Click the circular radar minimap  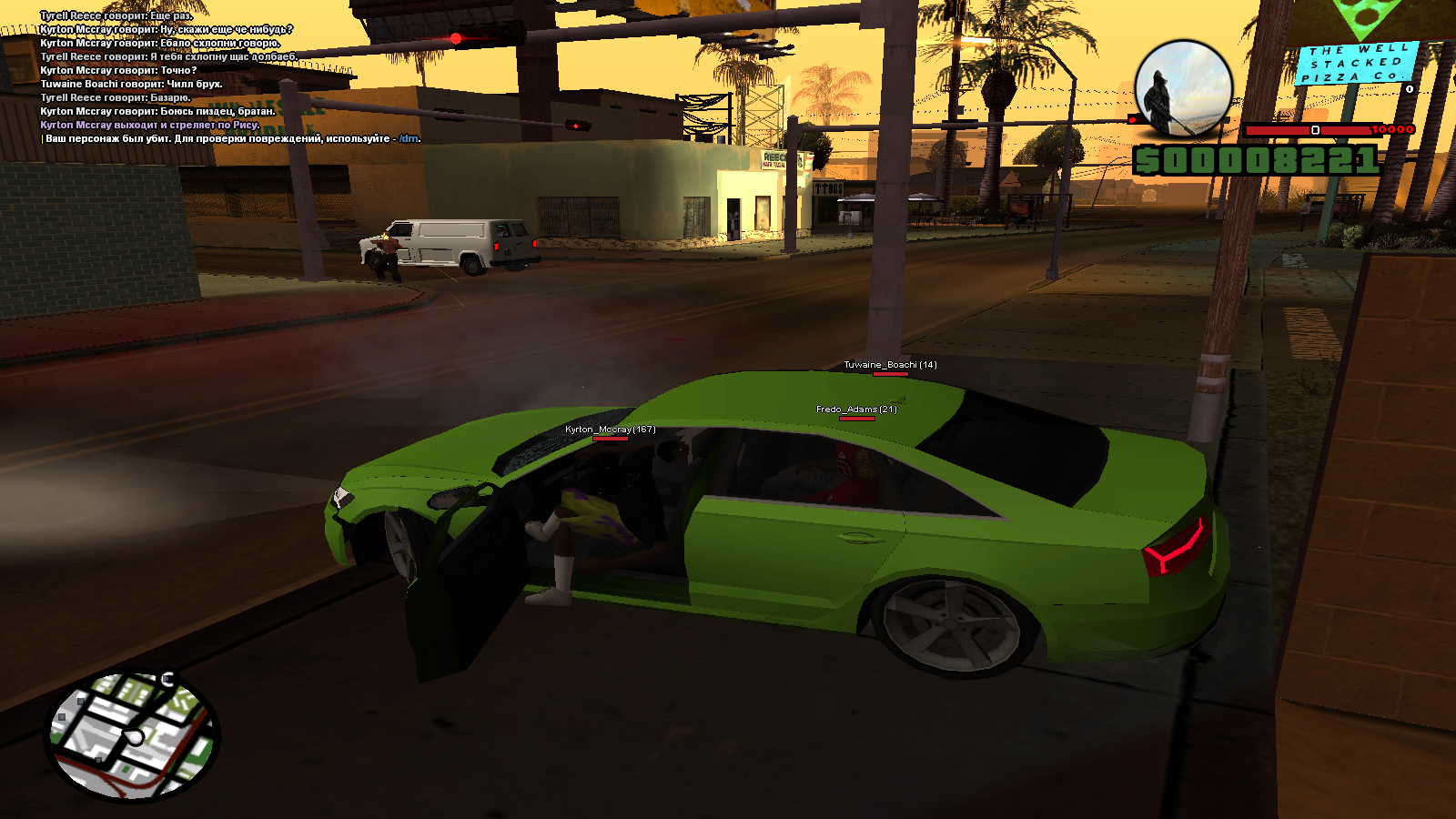click(x=133, y=736)
